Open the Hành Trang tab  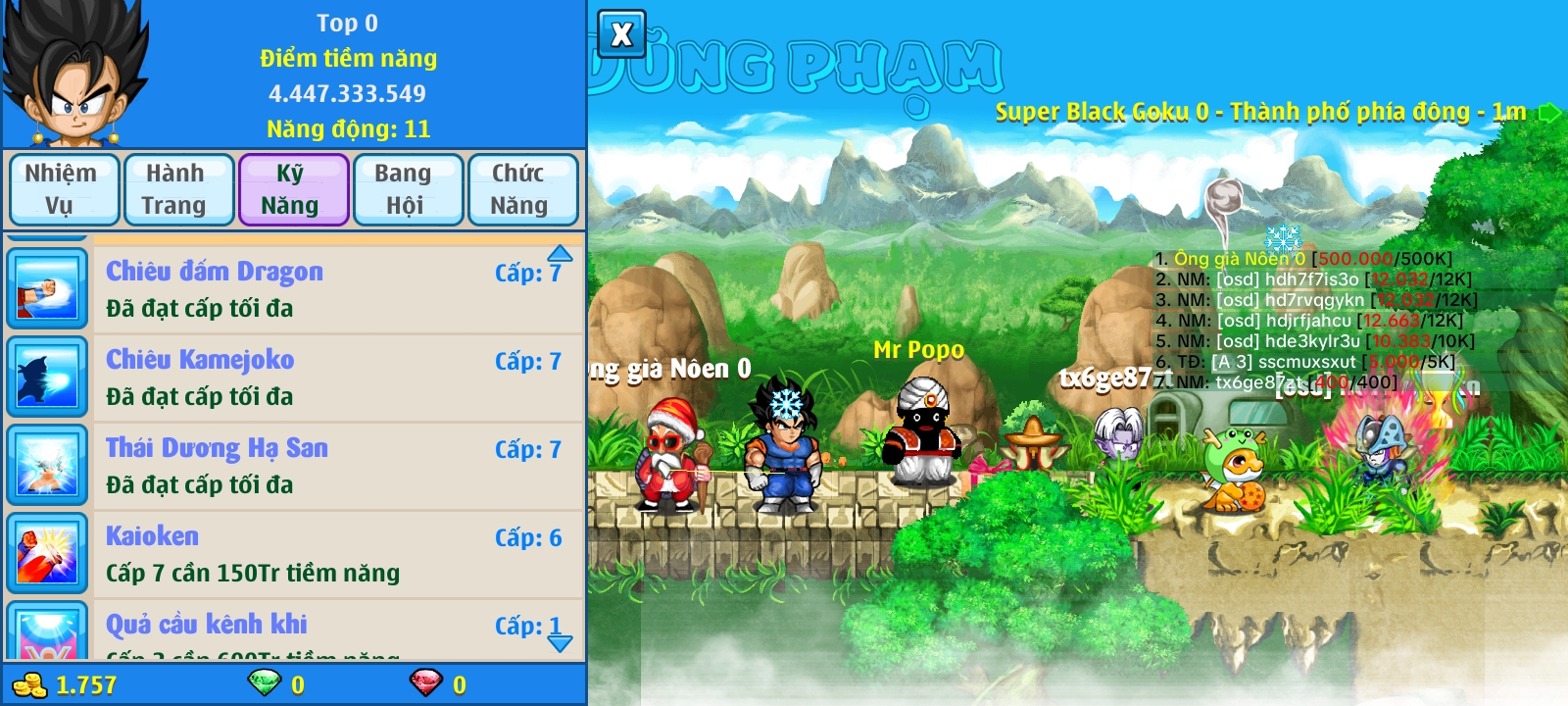click(177, 189)
